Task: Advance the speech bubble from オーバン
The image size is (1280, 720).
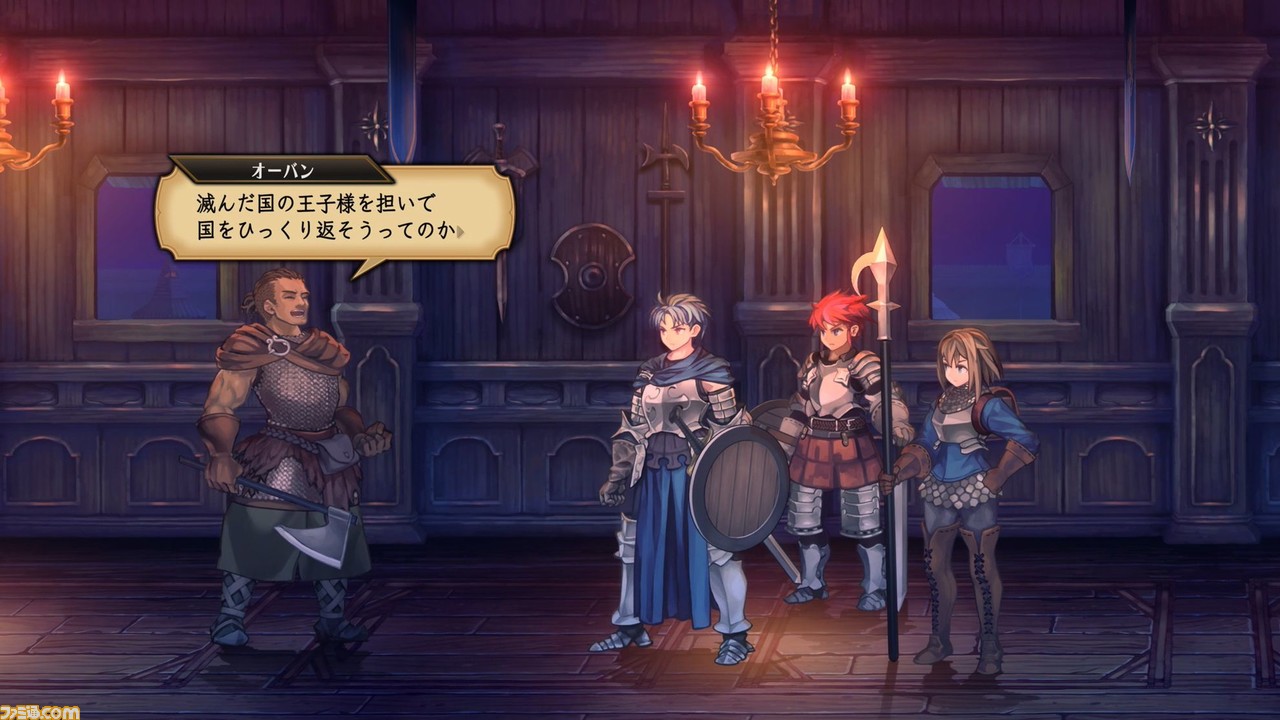Action: coord(334,215)
